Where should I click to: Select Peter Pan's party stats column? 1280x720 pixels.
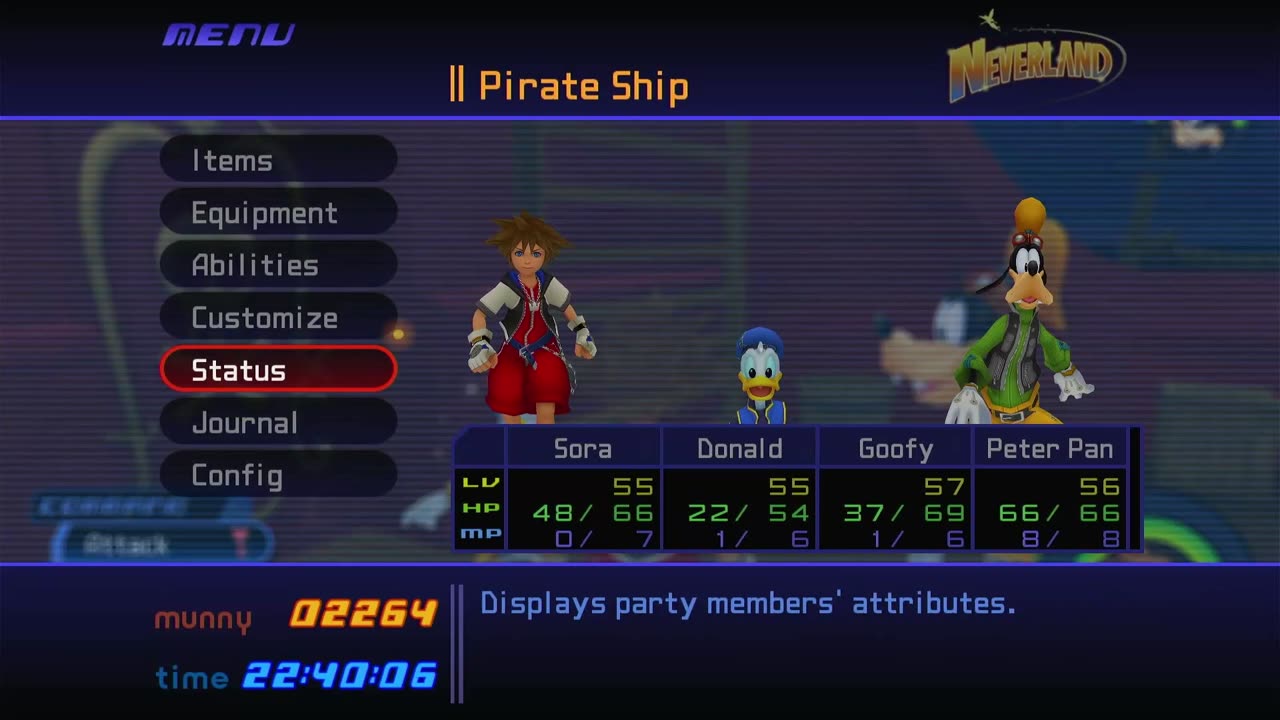click(1050, 490)
